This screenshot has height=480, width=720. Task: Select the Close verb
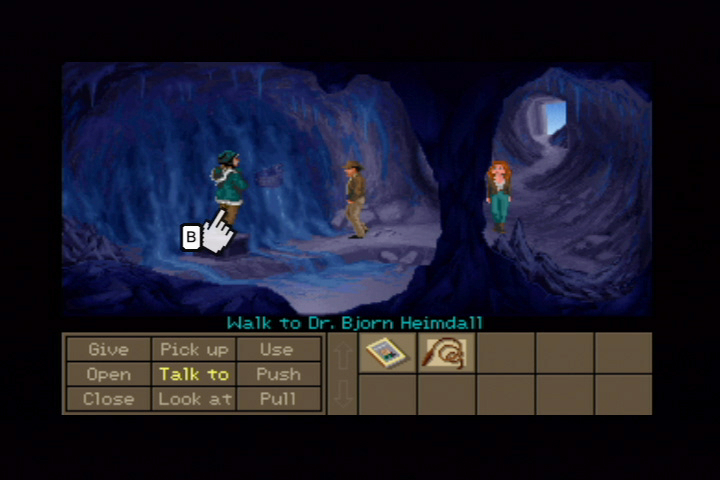click(x=108, y=398)
